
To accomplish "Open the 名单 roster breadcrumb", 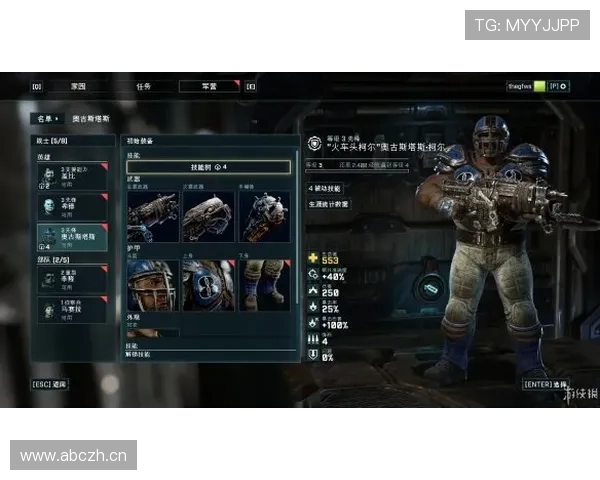I will tap(44, 118).
